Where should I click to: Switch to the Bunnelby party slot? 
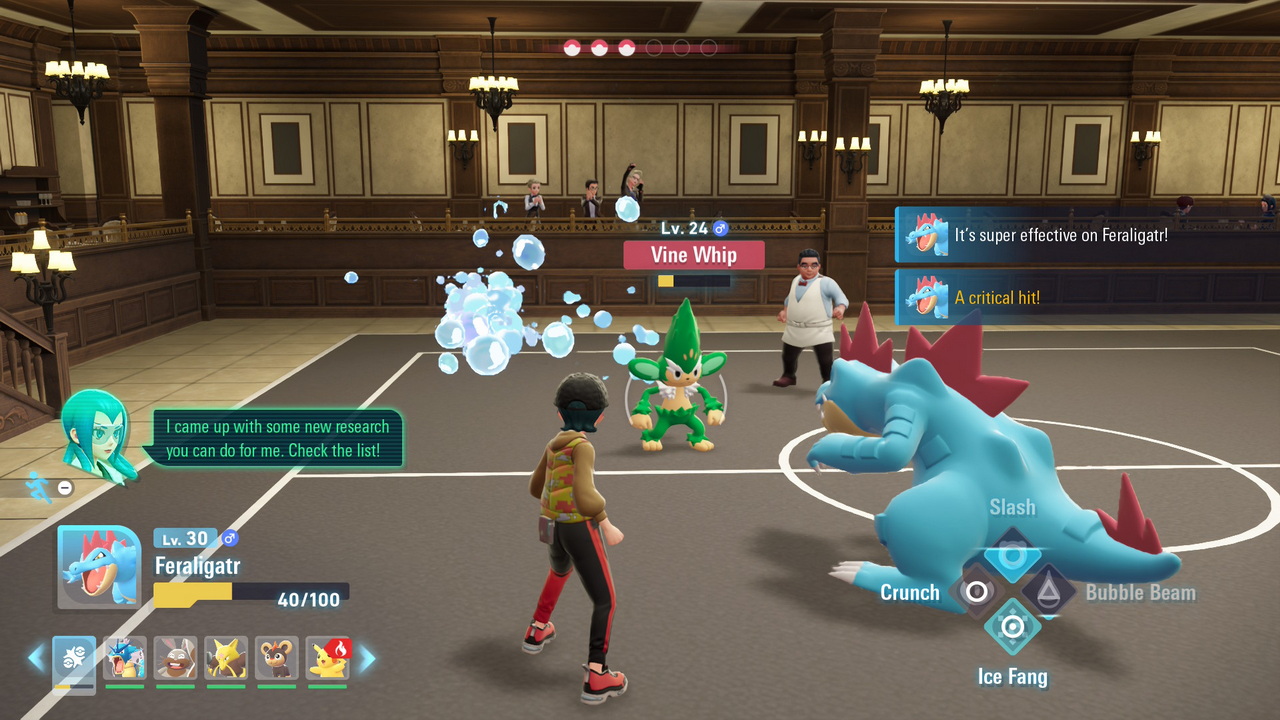point(176,659)
